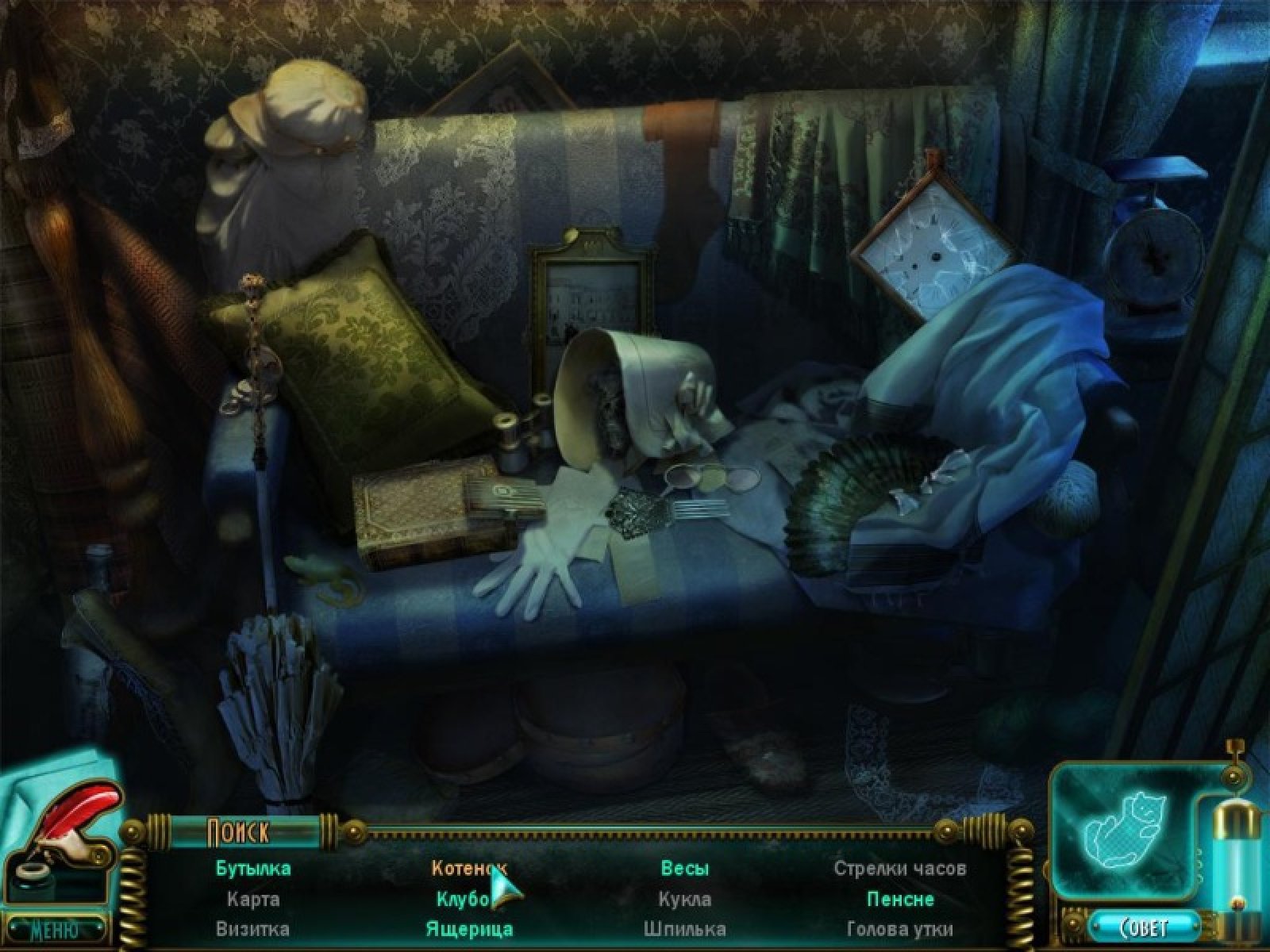The height and width of the screenshot is (952, 1270).
Task: Use the Совет hint button
Action: click(1144, 927)
